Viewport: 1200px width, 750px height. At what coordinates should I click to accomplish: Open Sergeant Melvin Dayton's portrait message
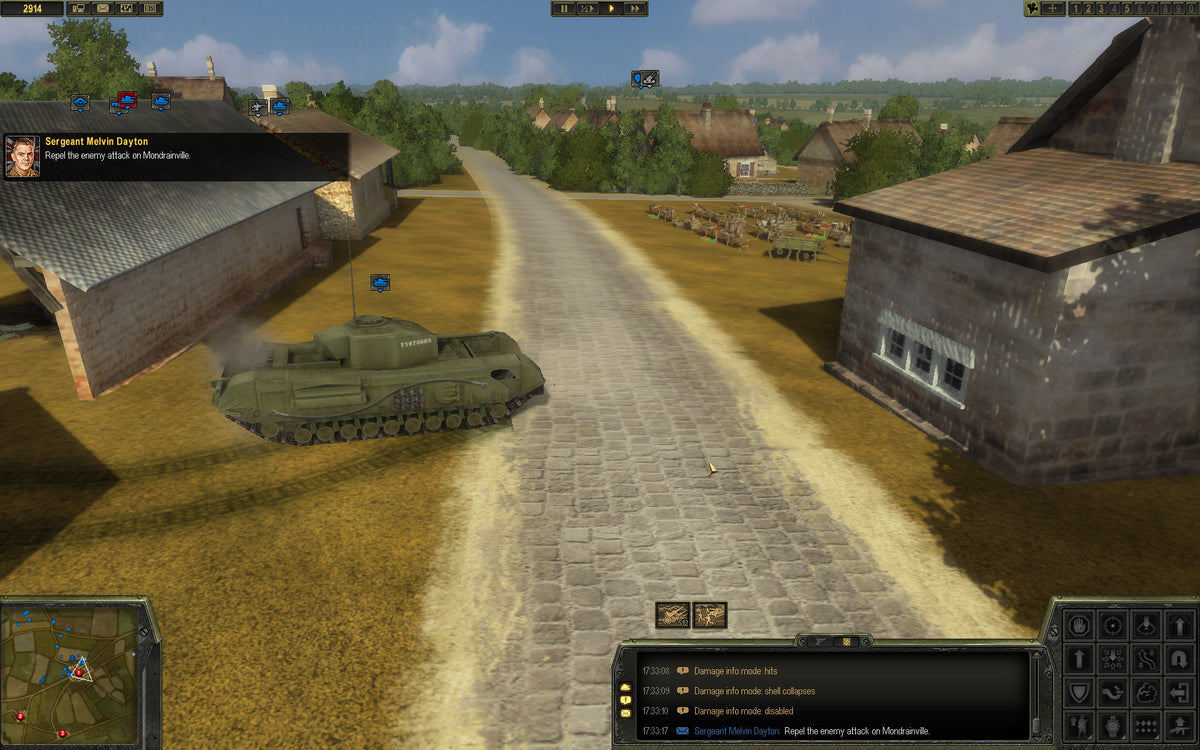[x=22, y=157]
